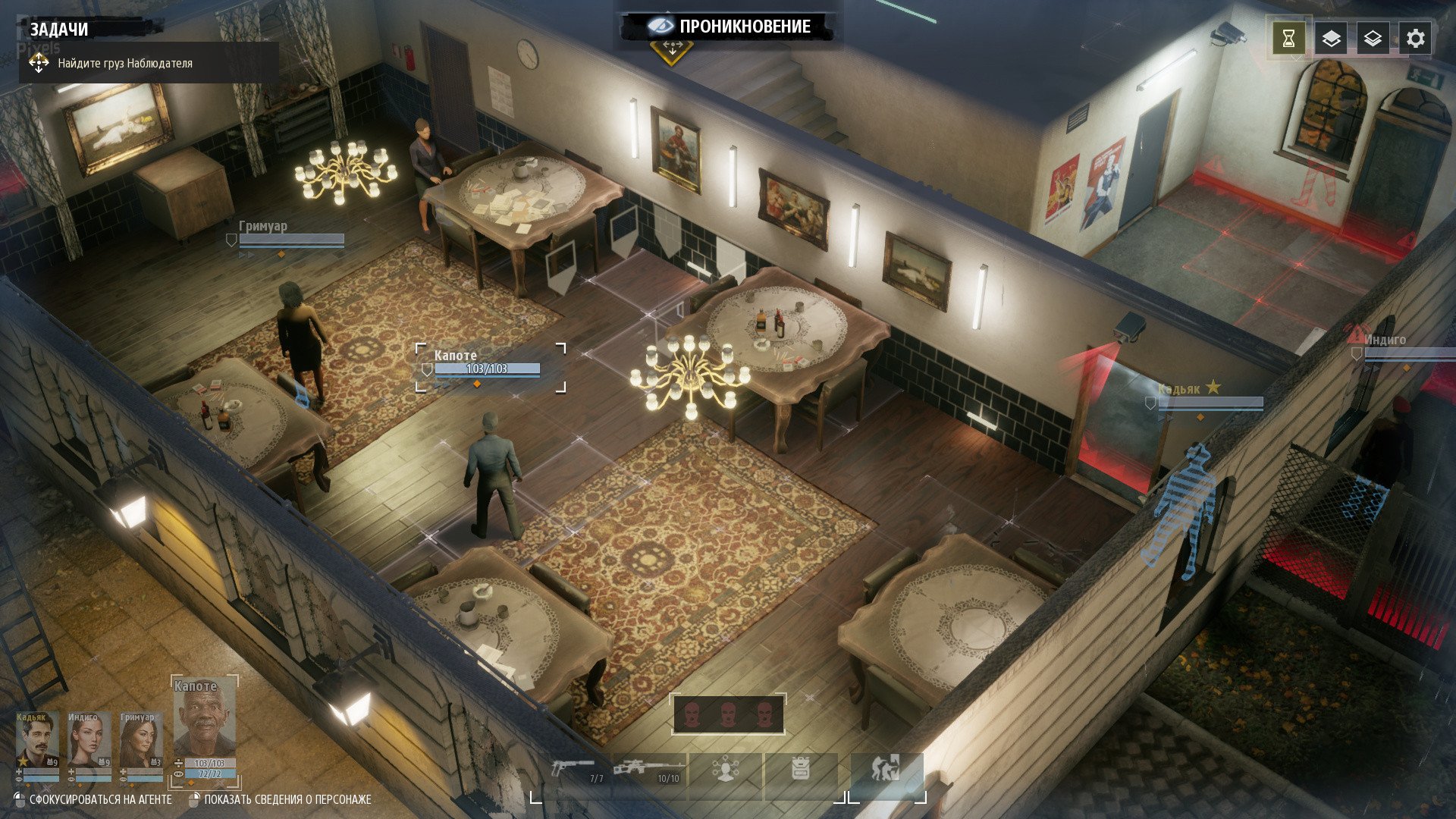The image size is (1456, 819).
Task: Click the upper floor layer button
Action: [x=1331, y=39]
